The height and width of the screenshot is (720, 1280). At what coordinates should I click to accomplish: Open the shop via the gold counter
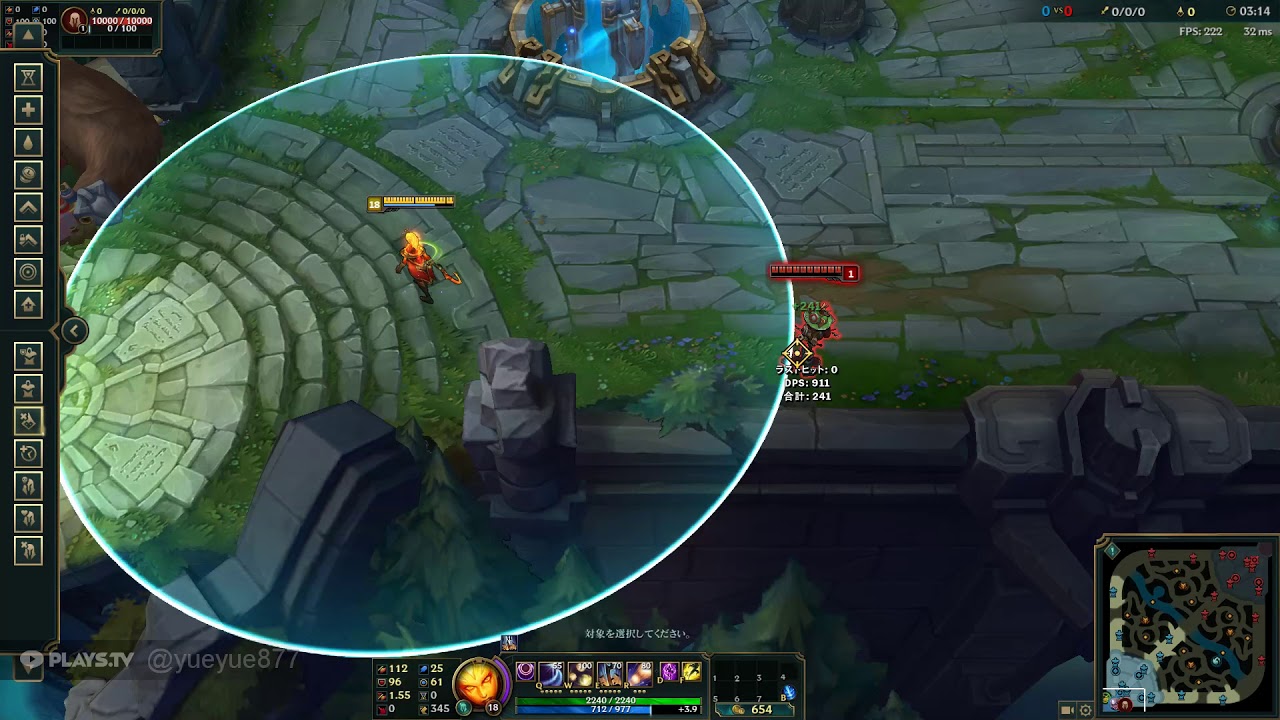pos(753,709)
